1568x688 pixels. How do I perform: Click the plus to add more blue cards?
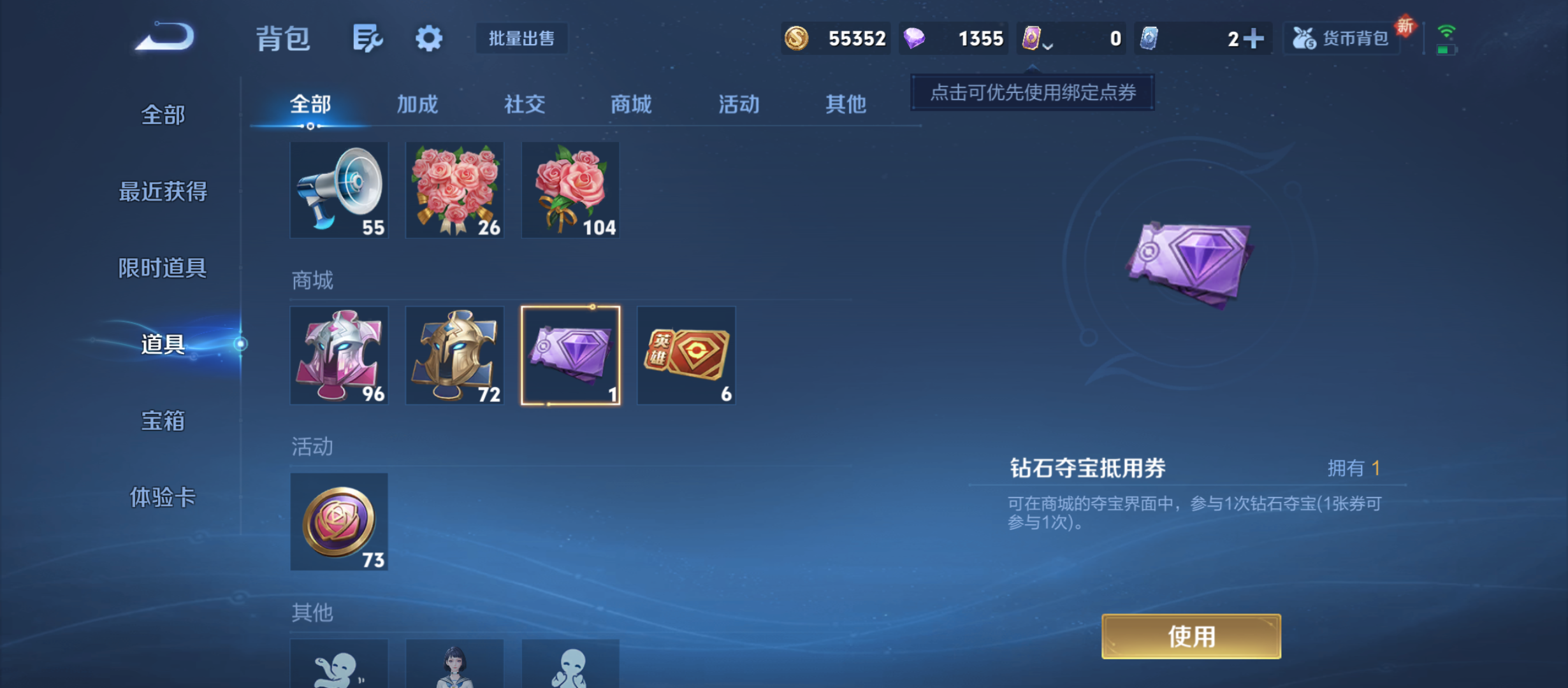[1253, 38]
